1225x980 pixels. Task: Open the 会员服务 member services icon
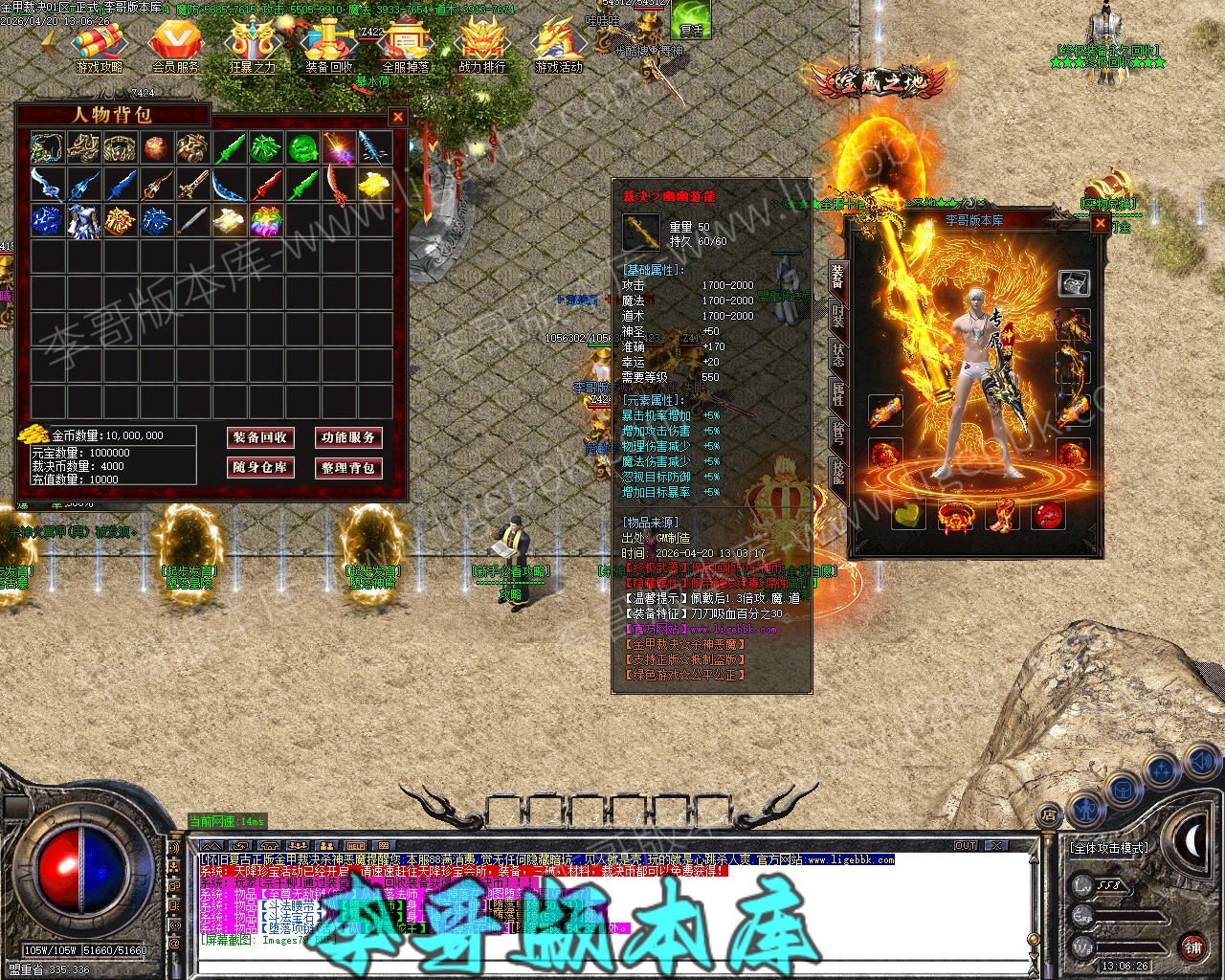[176, 46]
